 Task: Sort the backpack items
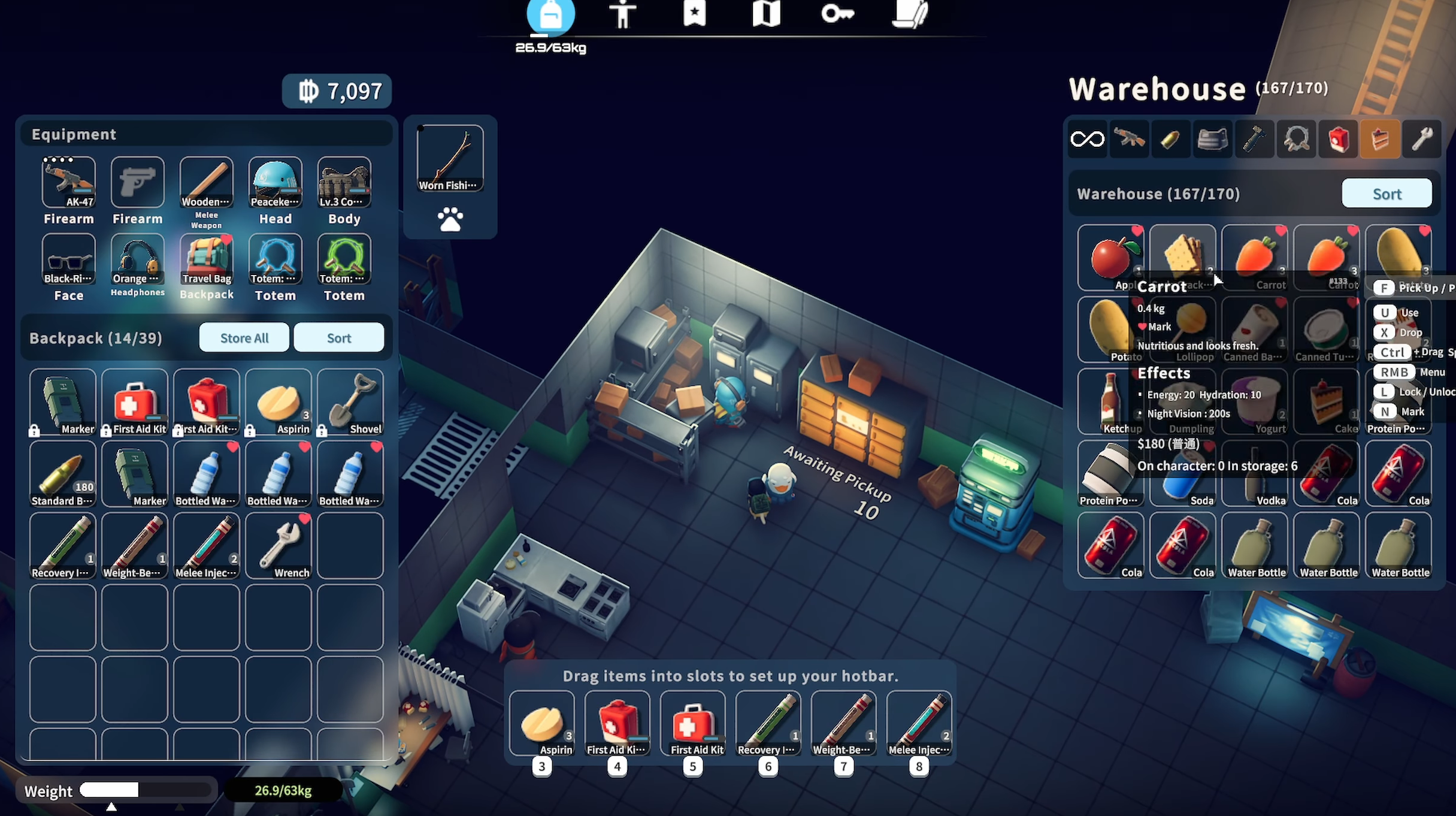click(338, 338)
